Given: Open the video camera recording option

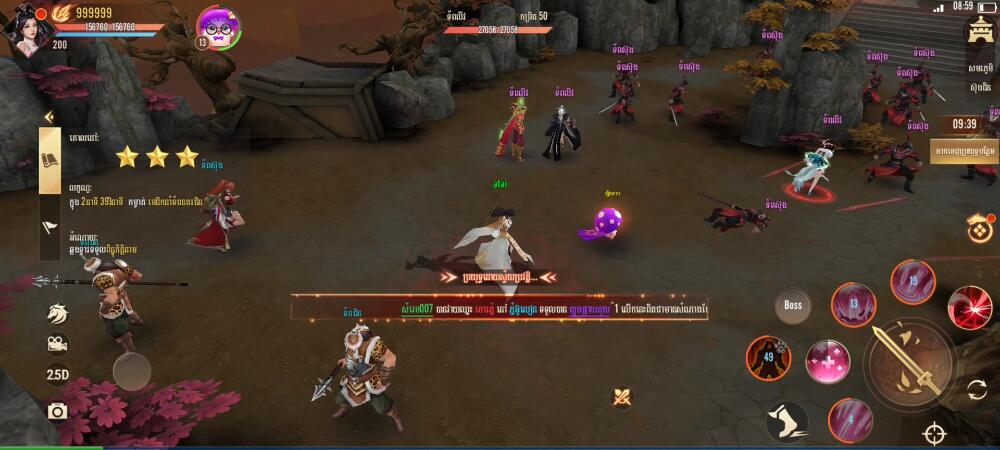Looking at the screenshot, I should pyautogui.click(x=57, y=343).
